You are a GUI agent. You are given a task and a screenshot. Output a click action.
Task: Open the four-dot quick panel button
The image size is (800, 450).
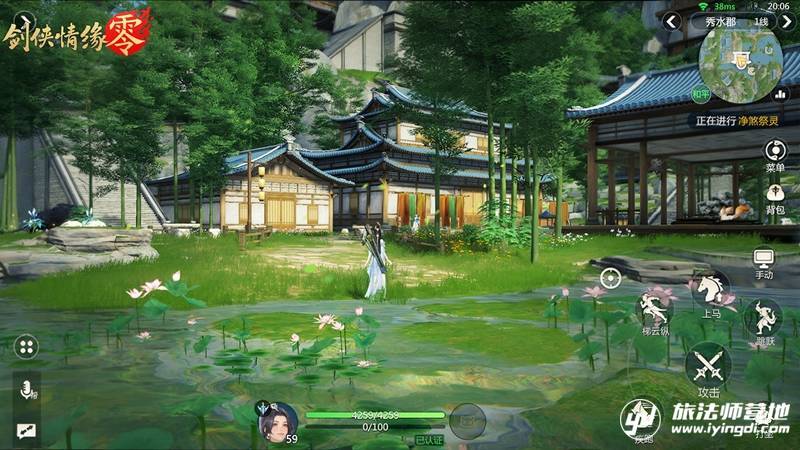[x=26, y=347]
